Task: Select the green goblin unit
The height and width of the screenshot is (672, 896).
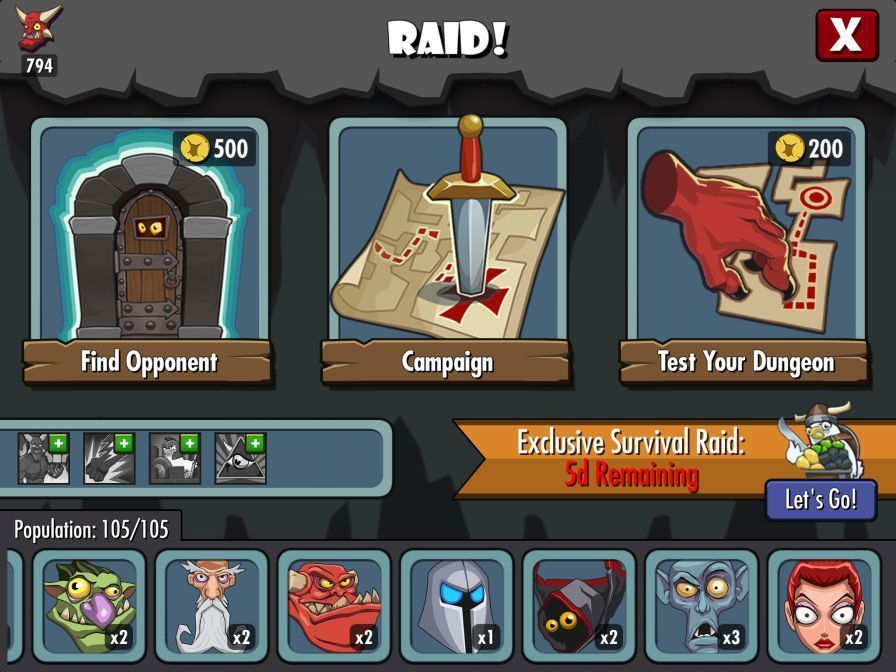Action: tap(90, 607)
